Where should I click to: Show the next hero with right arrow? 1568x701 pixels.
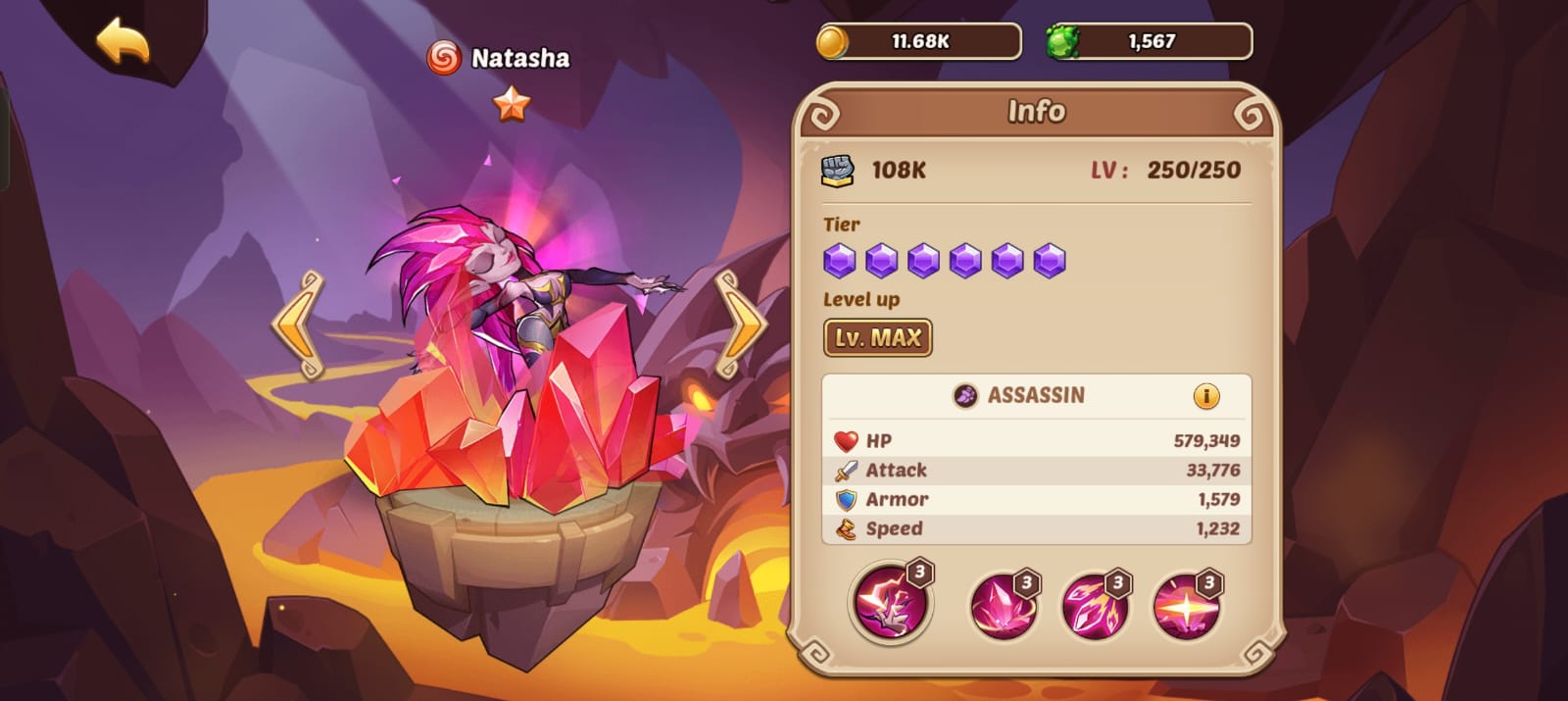pos(740,325)
